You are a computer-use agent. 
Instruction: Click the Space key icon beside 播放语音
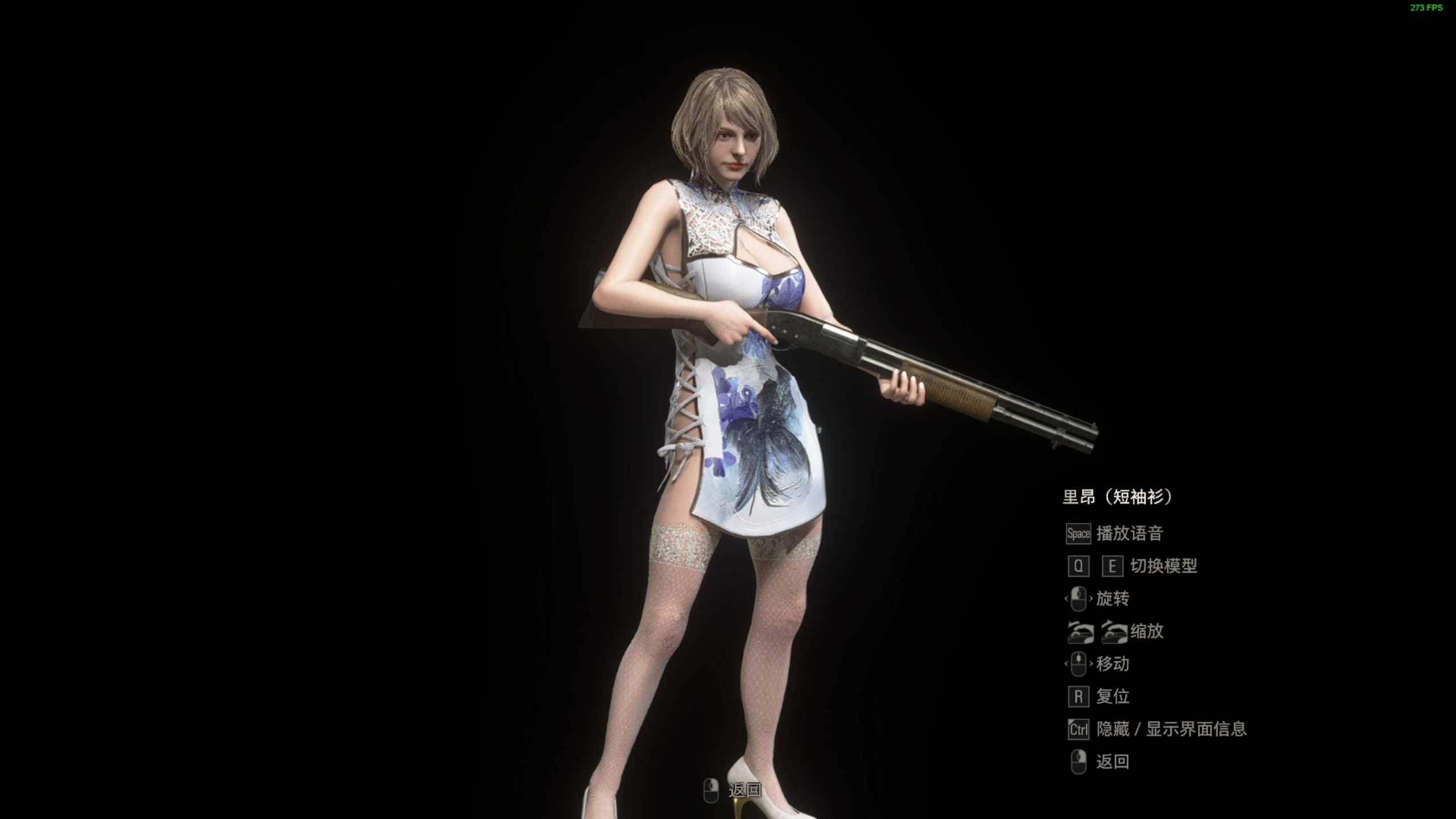(1078, 535)
